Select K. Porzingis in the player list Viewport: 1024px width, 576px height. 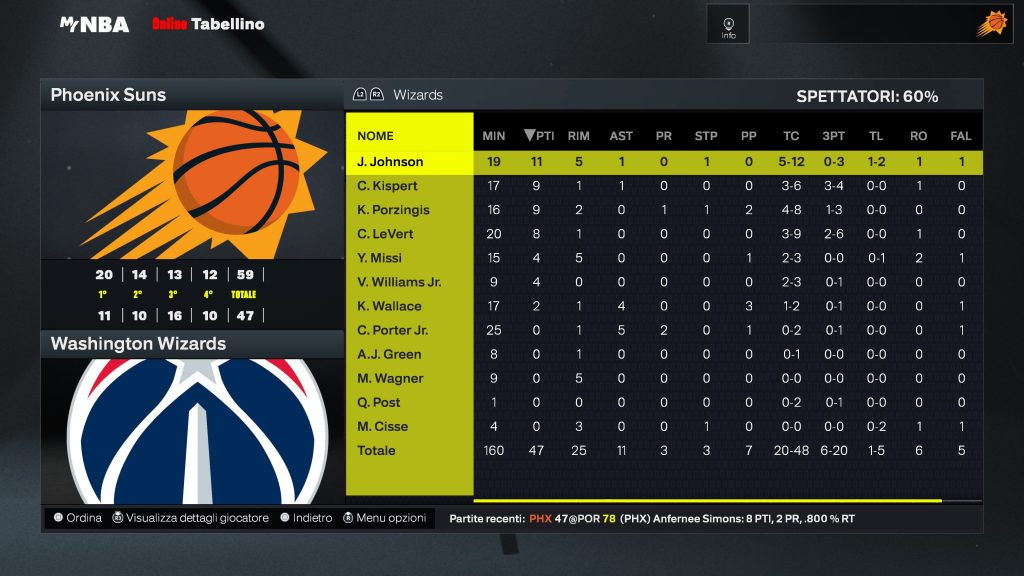pyautogui.click(x=393, y=210)
